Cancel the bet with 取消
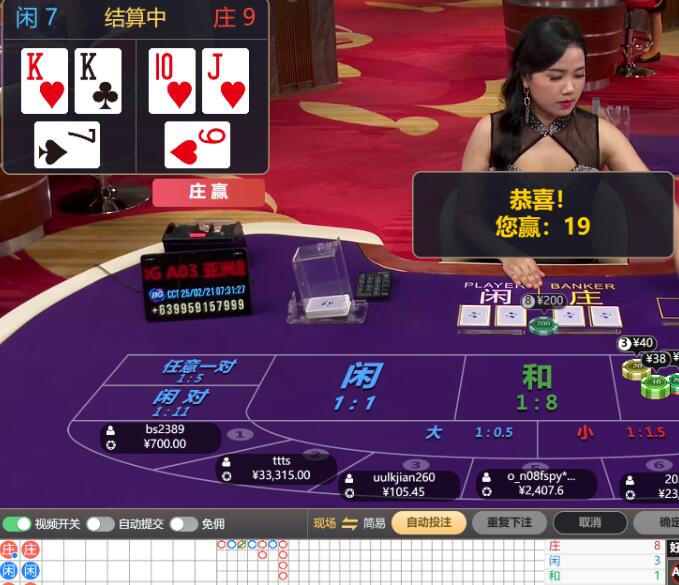Image resolution: width=679 pixels, height=585 pixels. point(590,523)
